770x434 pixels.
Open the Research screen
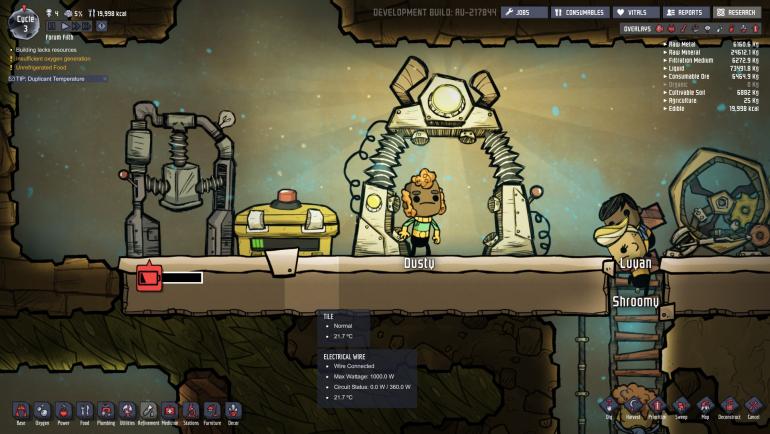pos(737,13)
